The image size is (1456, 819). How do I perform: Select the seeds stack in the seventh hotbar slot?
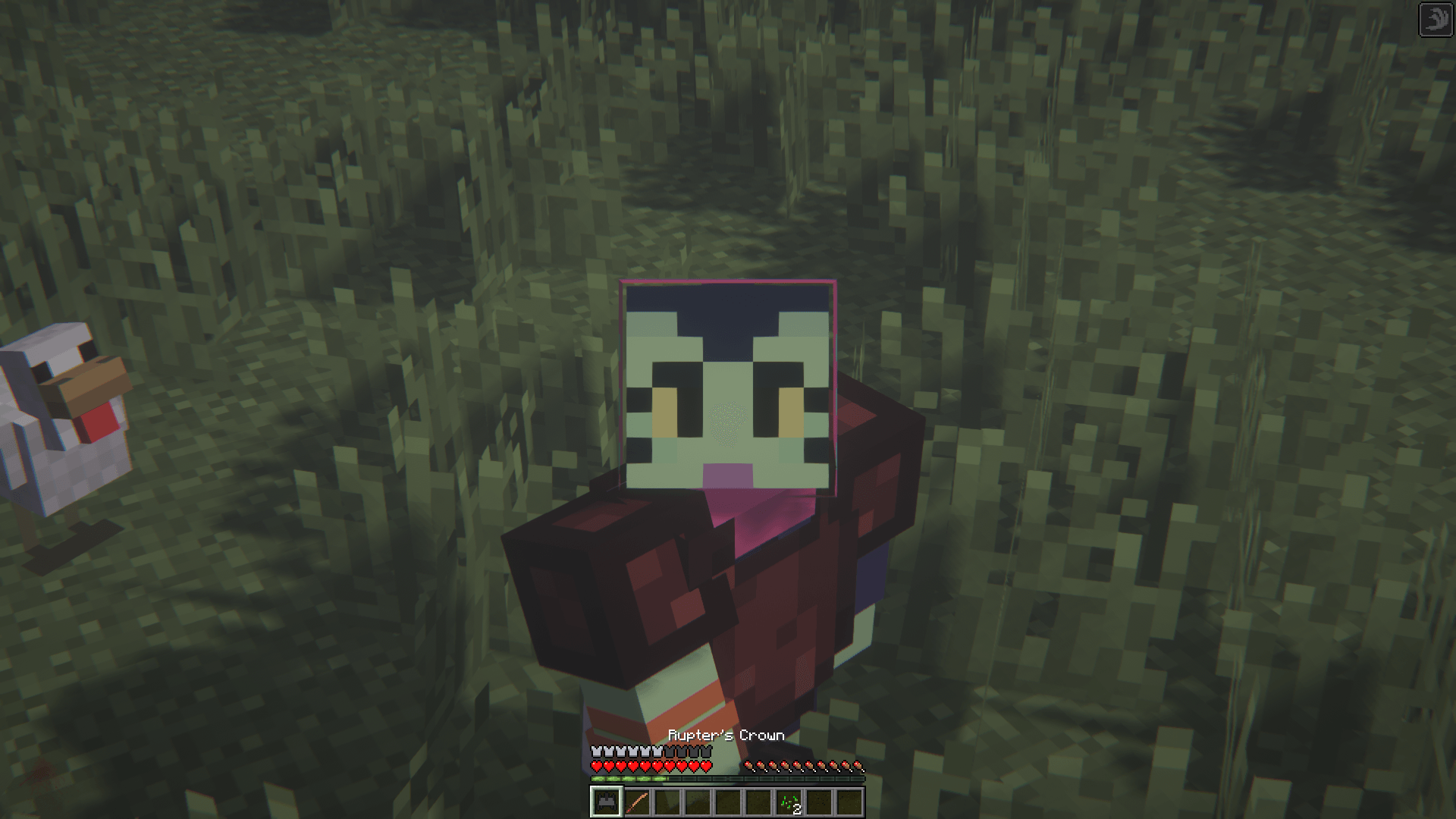click(x=789, y=802)
